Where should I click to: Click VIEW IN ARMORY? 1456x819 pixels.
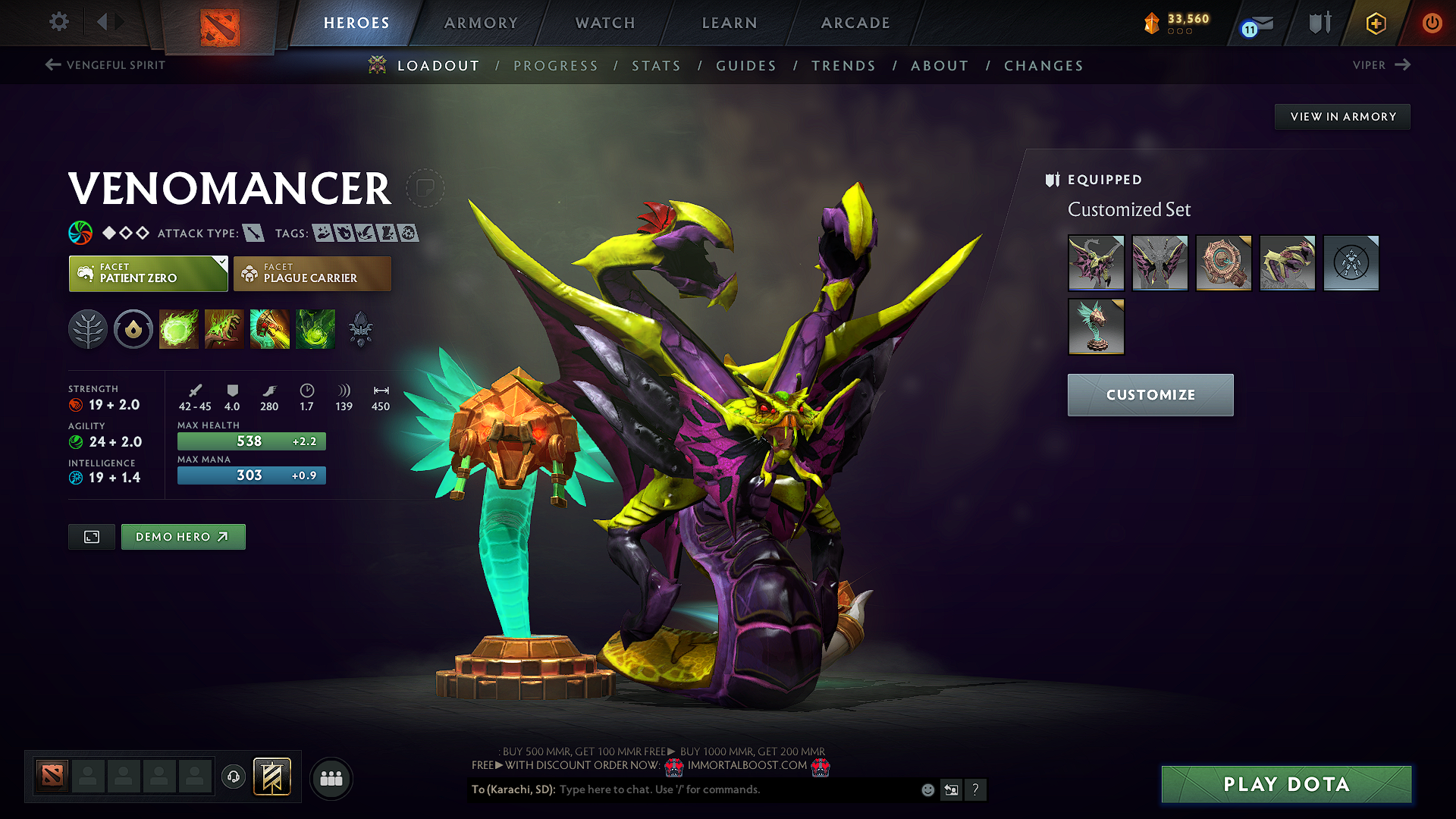(x=1342, y=117)
